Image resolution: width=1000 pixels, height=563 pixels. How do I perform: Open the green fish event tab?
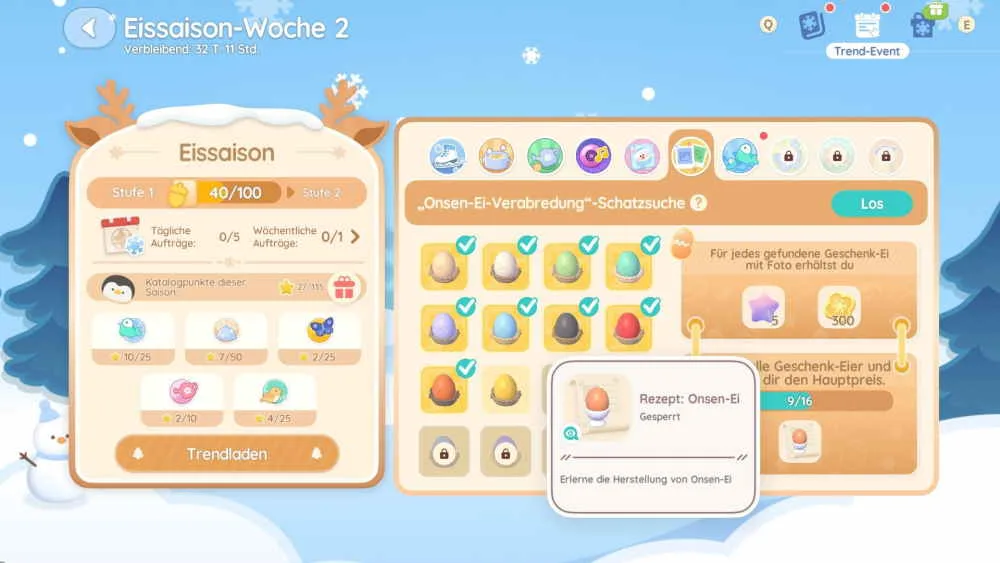pyautogui.click(x=545, y=155)
